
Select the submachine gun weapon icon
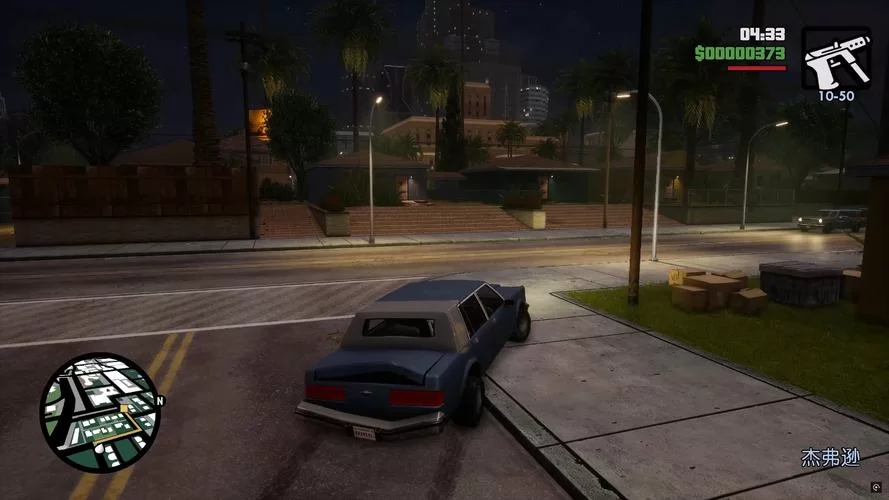pyautogui.click(x=835, y=58)
